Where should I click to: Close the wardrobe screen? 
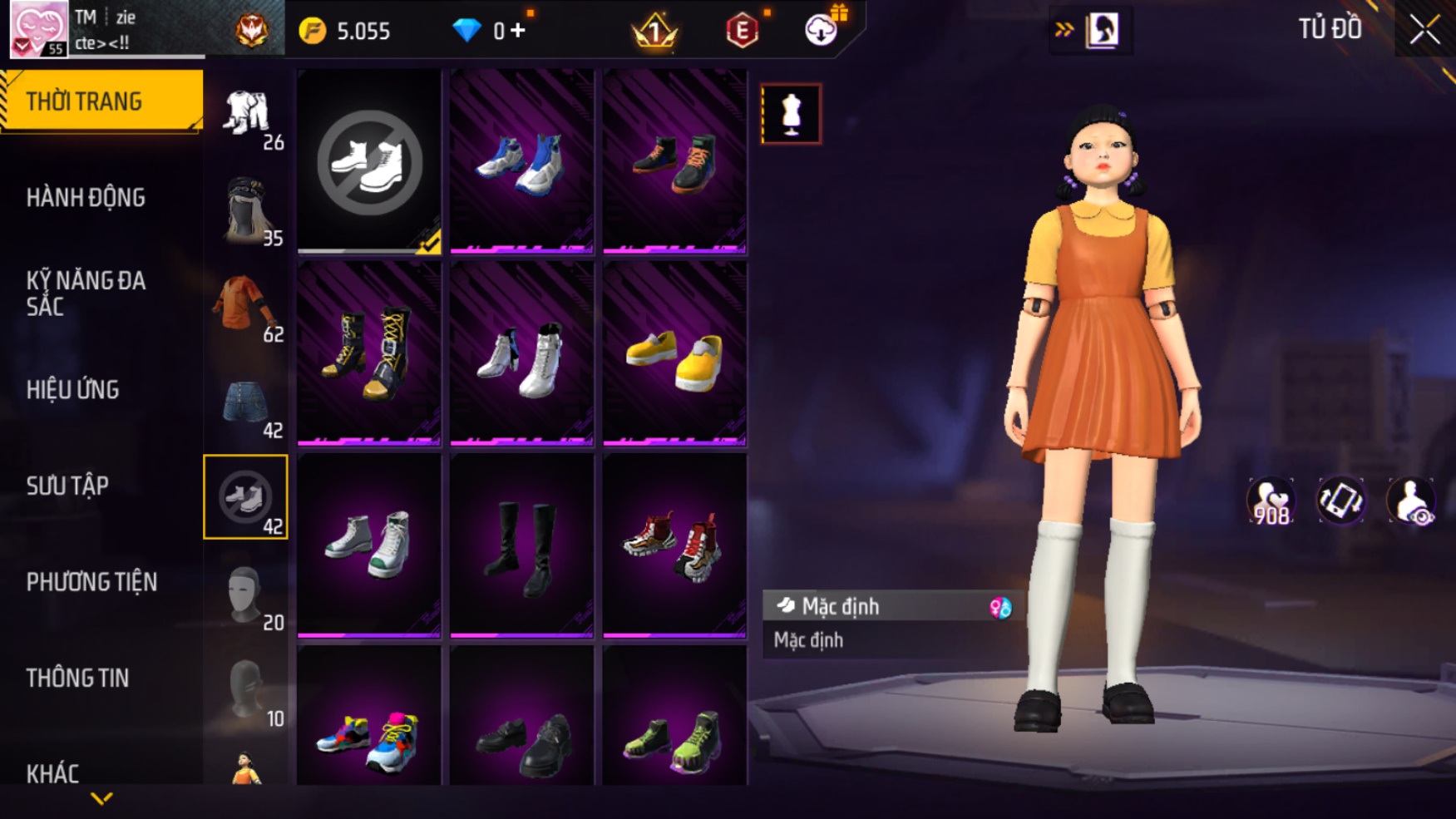pyautogui.click(x=1424, y=30)
